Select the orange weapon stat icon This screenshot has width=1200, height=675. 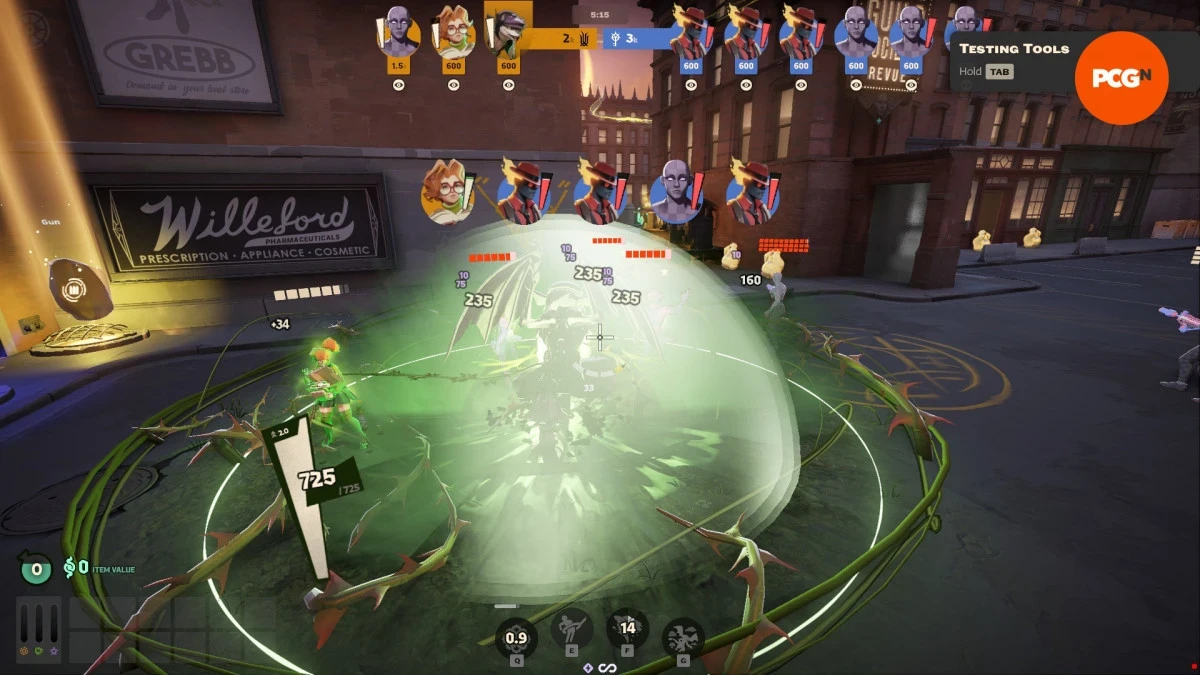24,652
